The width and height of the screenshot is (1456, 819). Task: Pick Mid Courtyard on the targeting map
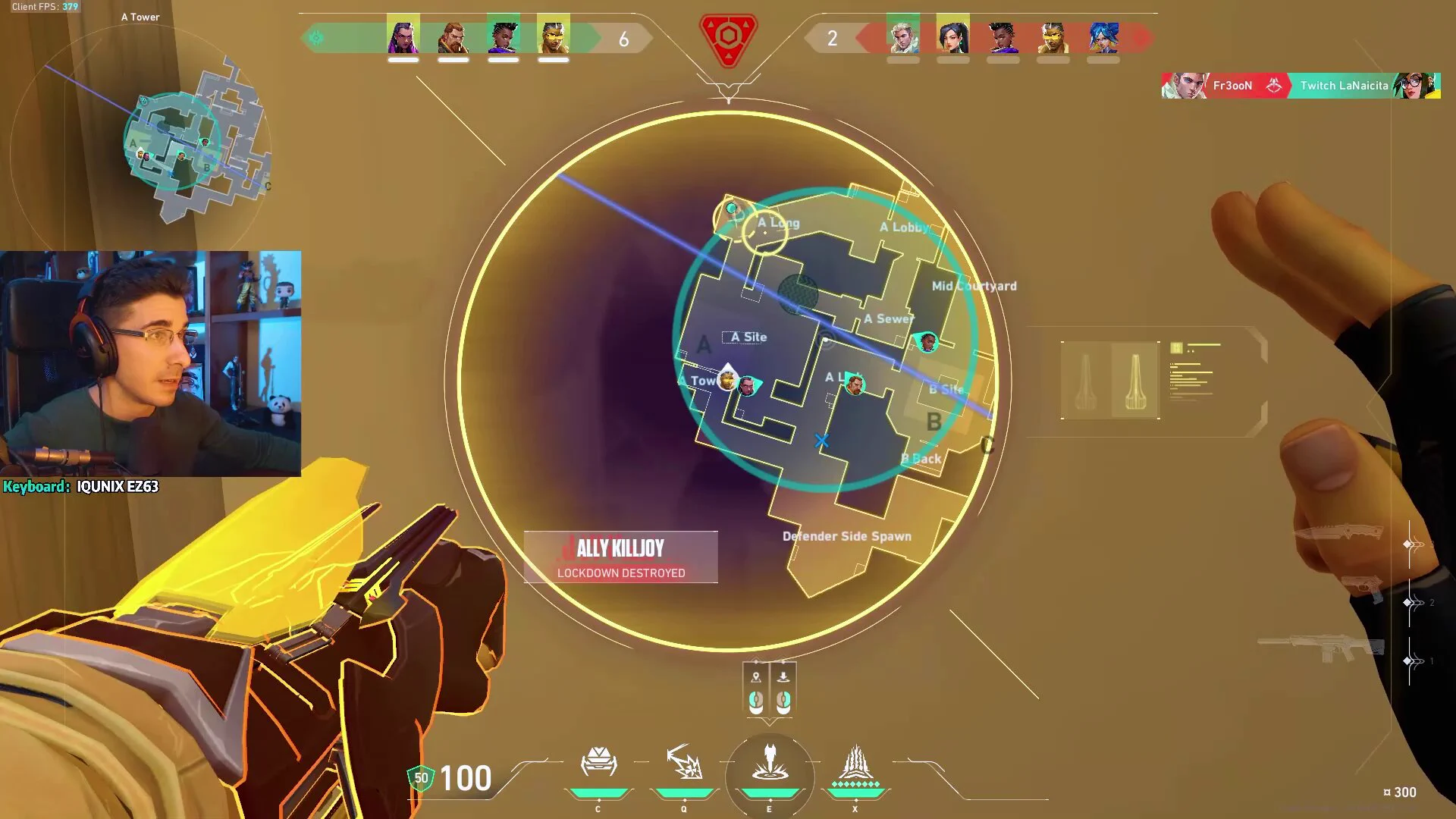(x=974, y=286)
